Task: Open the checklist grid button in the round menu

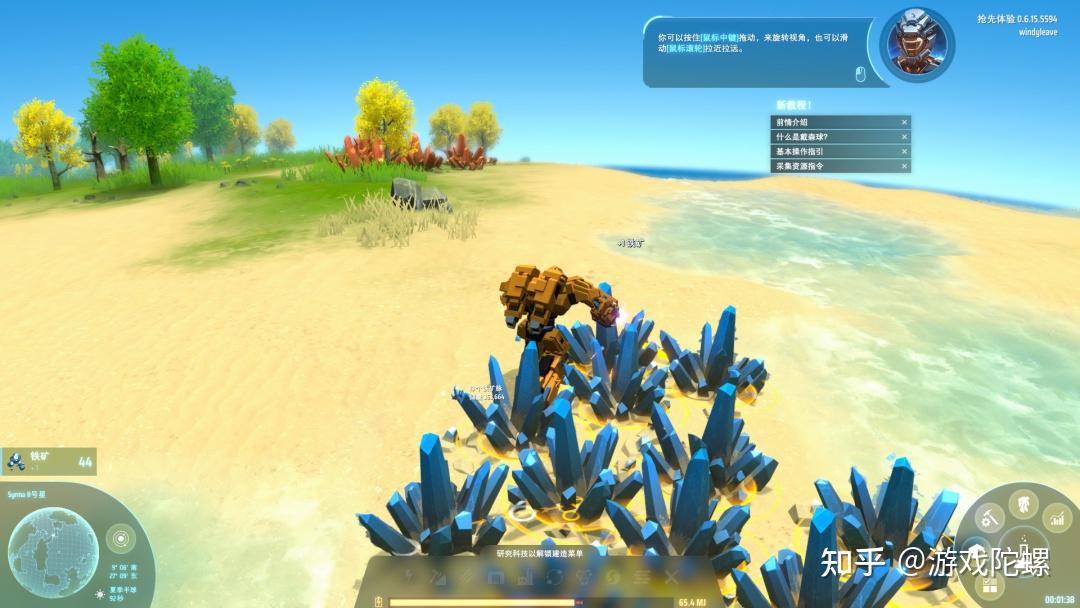Action: coord(989,584)
